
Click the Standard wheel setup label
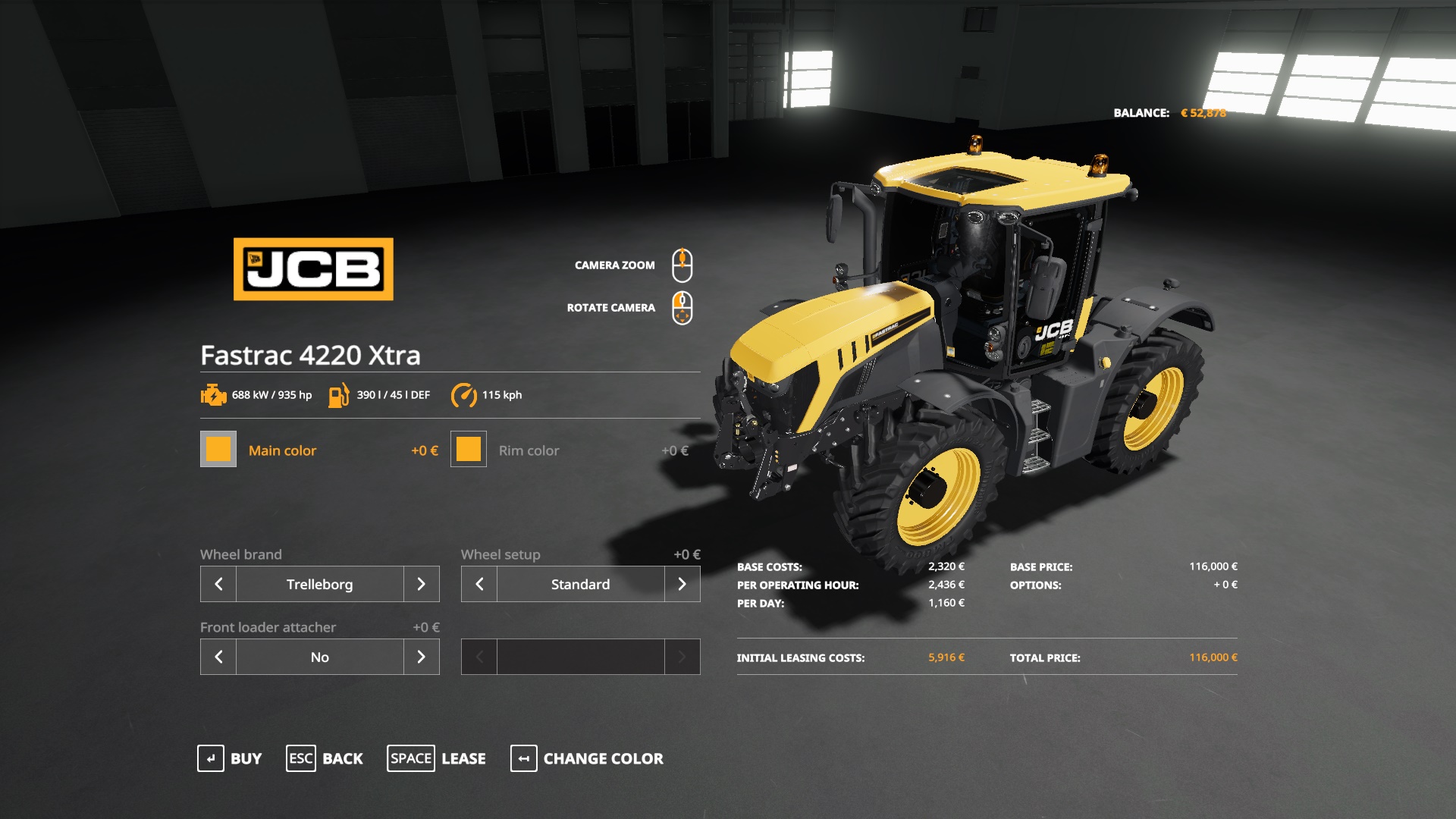coord(580,584)
